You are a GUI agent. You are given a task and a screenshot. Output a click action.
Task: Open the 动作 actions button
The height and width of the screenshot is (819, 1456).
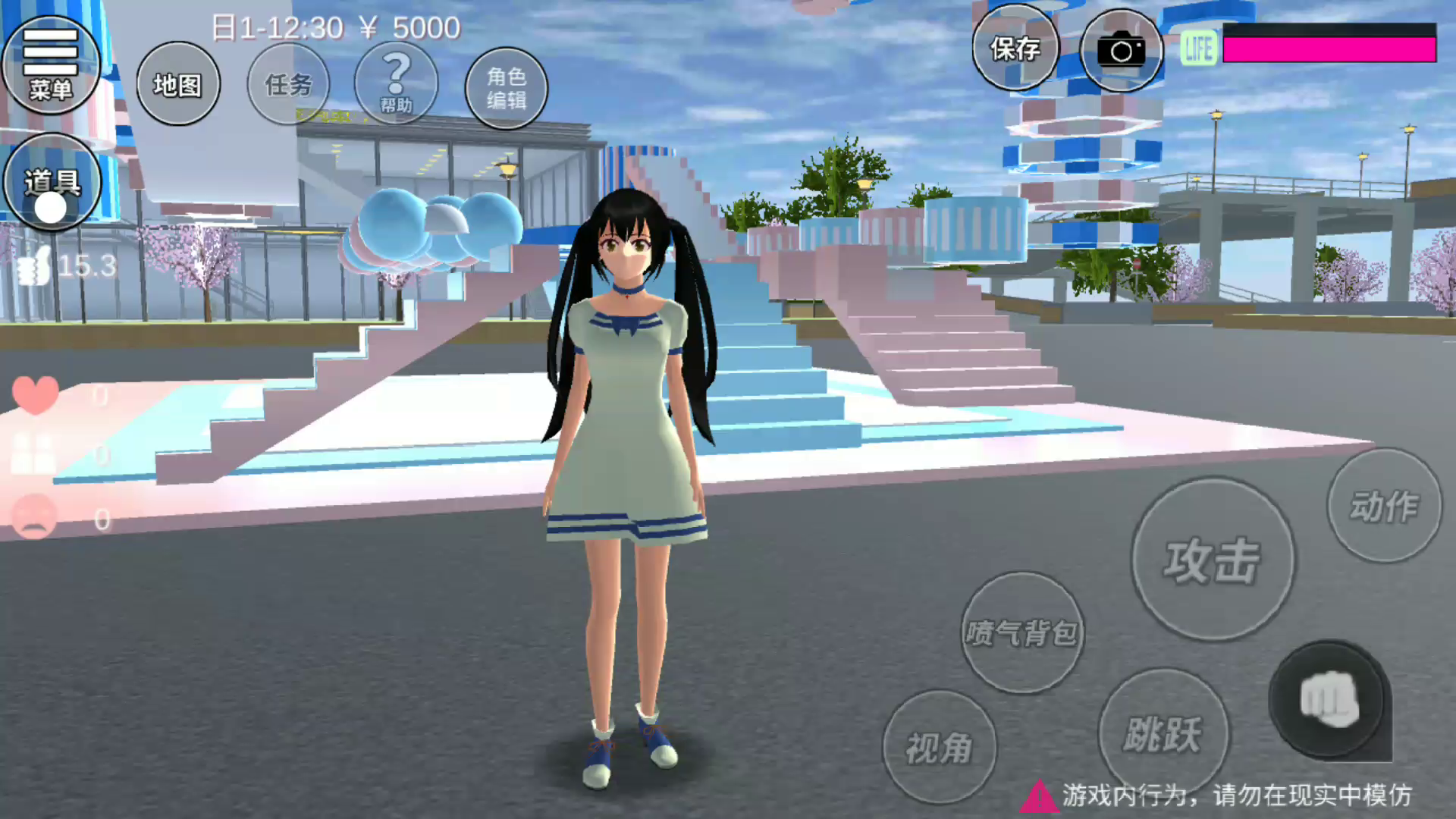[x=1384, y=506]
